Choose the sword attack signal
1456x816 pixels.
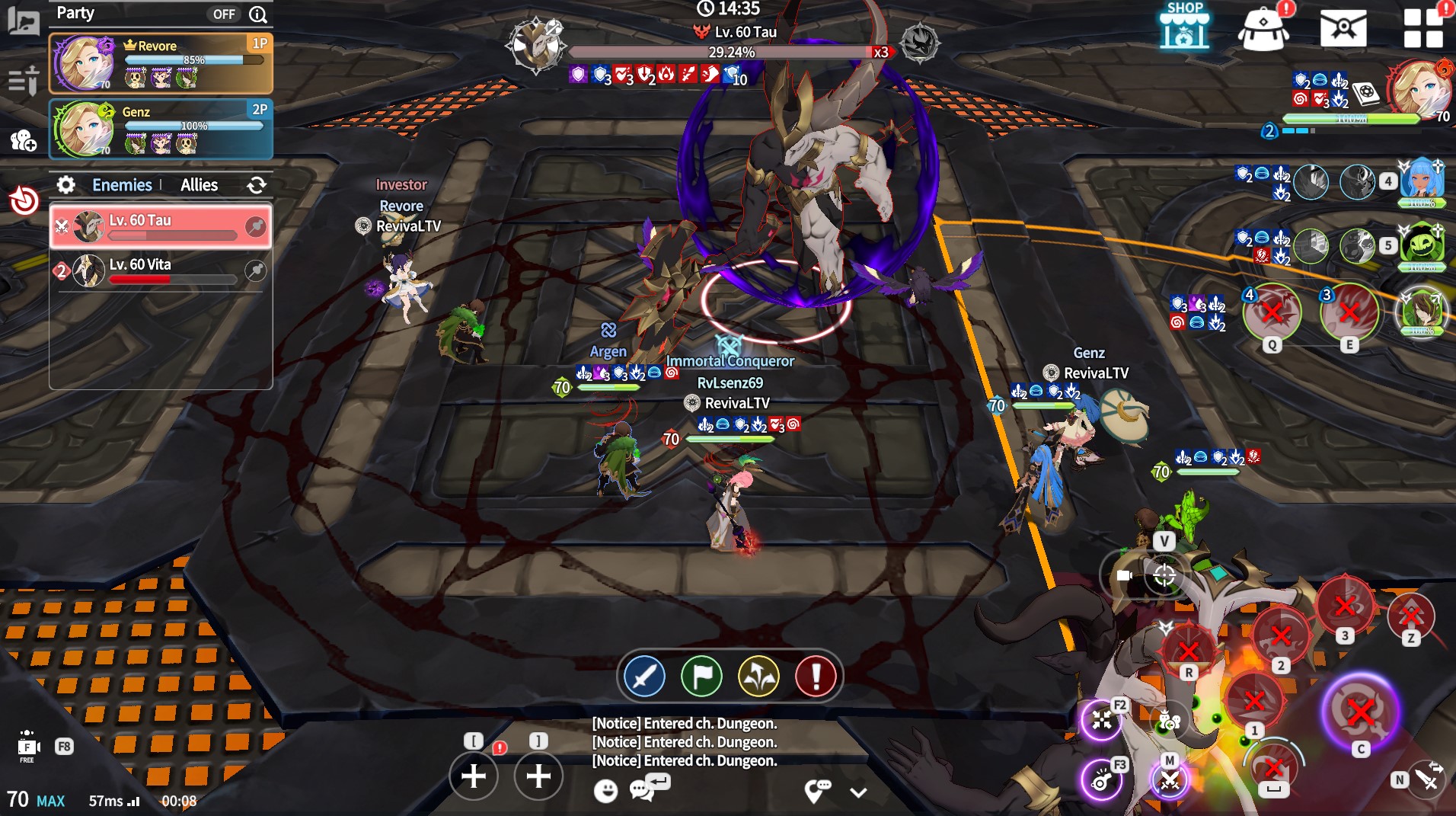(644, 676)
